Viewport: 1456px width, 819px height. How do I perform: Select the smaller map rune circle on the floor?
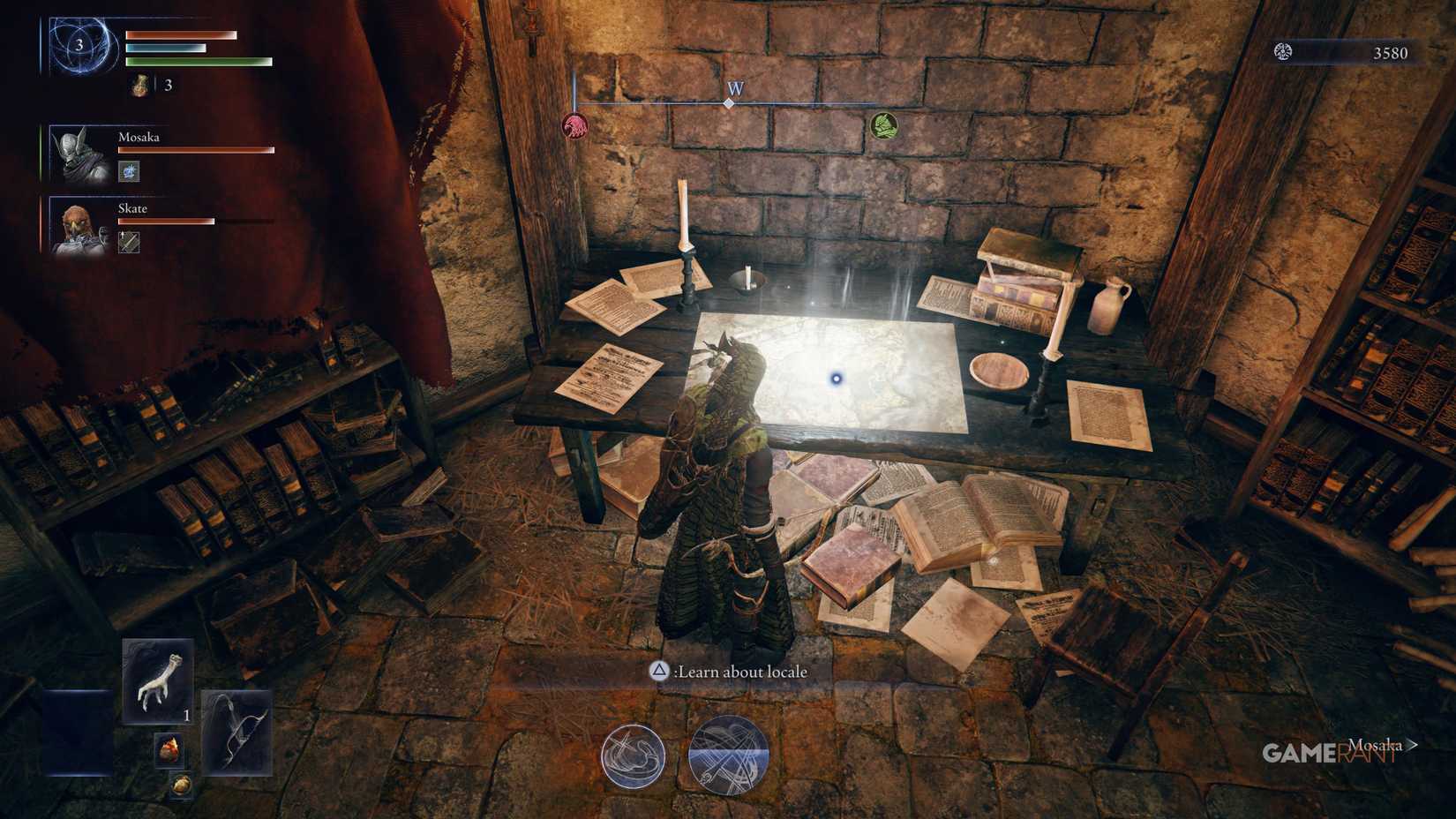[634, 757]
